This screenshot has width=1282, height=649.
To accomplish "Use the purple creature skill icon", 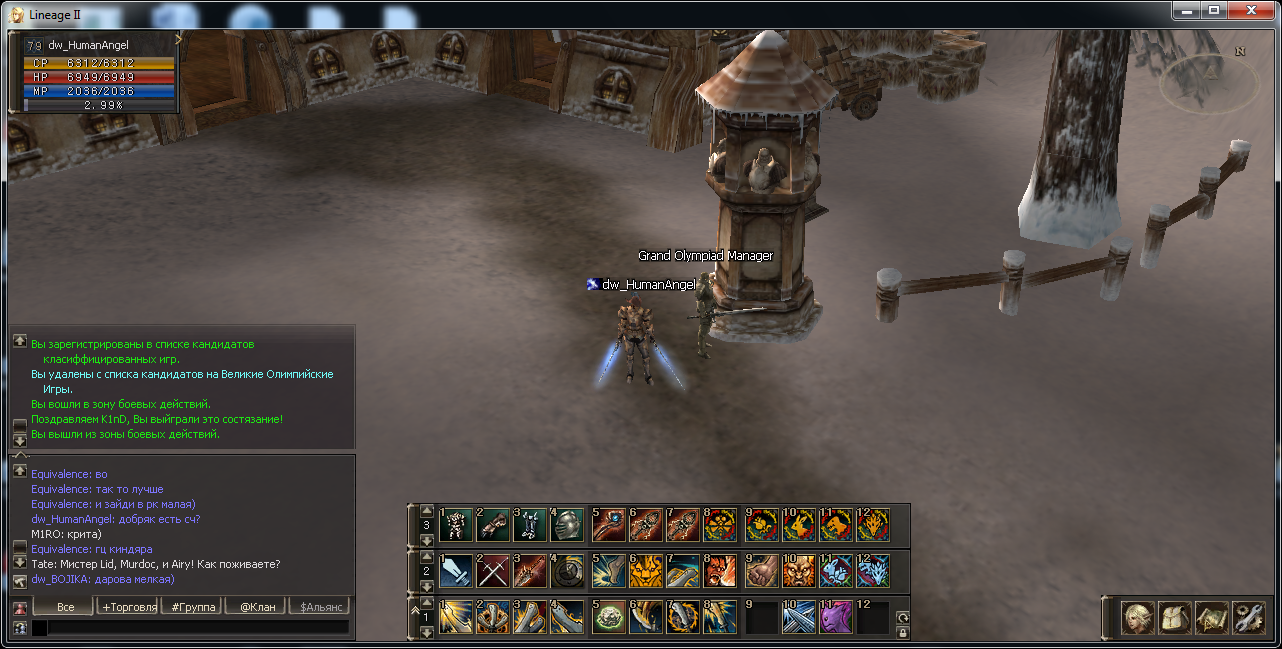I will (x=835, y=616).
